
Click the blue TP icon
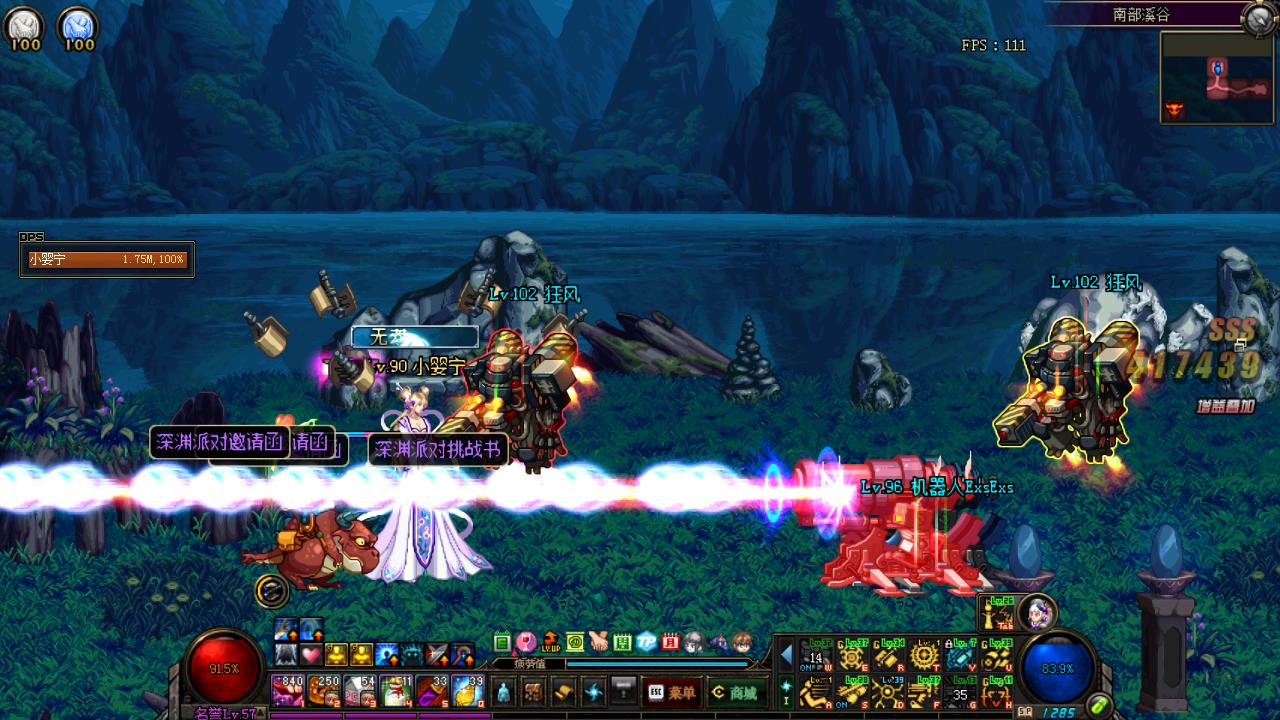tap(647, 642)
